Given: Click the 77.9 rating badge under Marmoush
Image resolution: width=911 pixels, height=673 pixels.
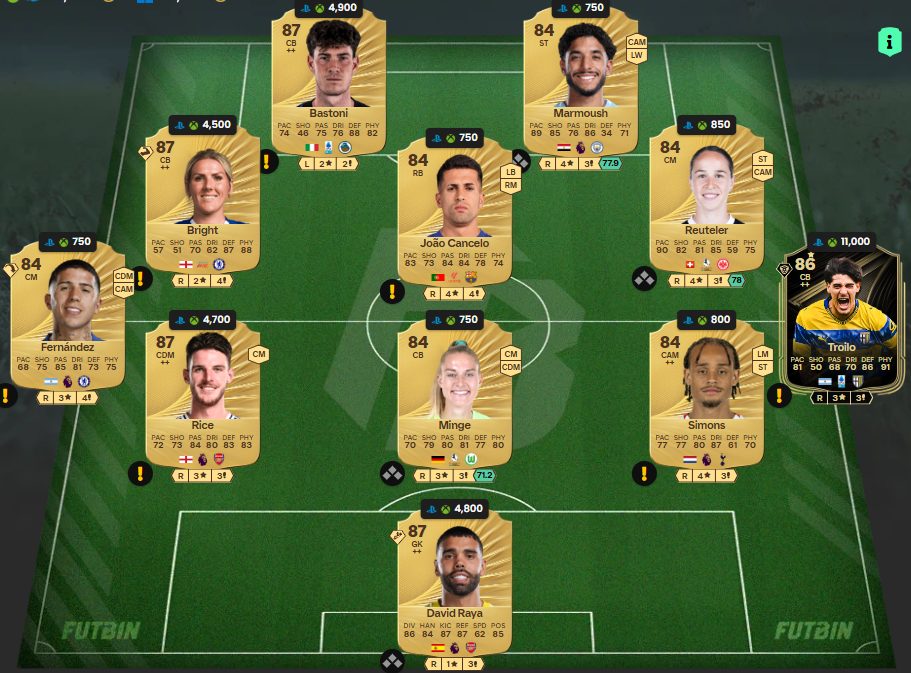Looking at the screenshot, I should pos(608,163).
